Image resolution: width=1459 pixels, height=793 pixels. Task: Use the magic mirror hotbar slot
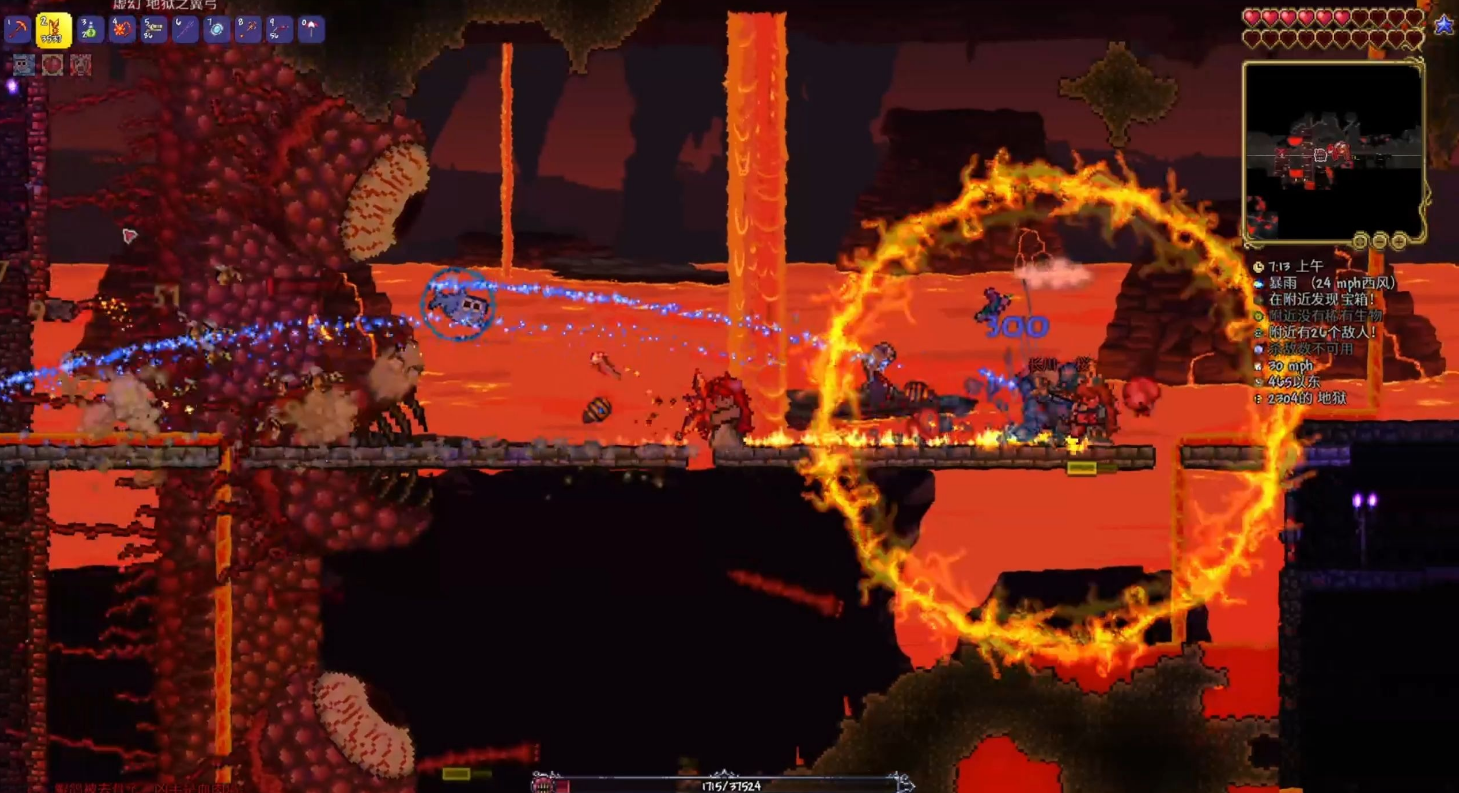coord(217,30)
